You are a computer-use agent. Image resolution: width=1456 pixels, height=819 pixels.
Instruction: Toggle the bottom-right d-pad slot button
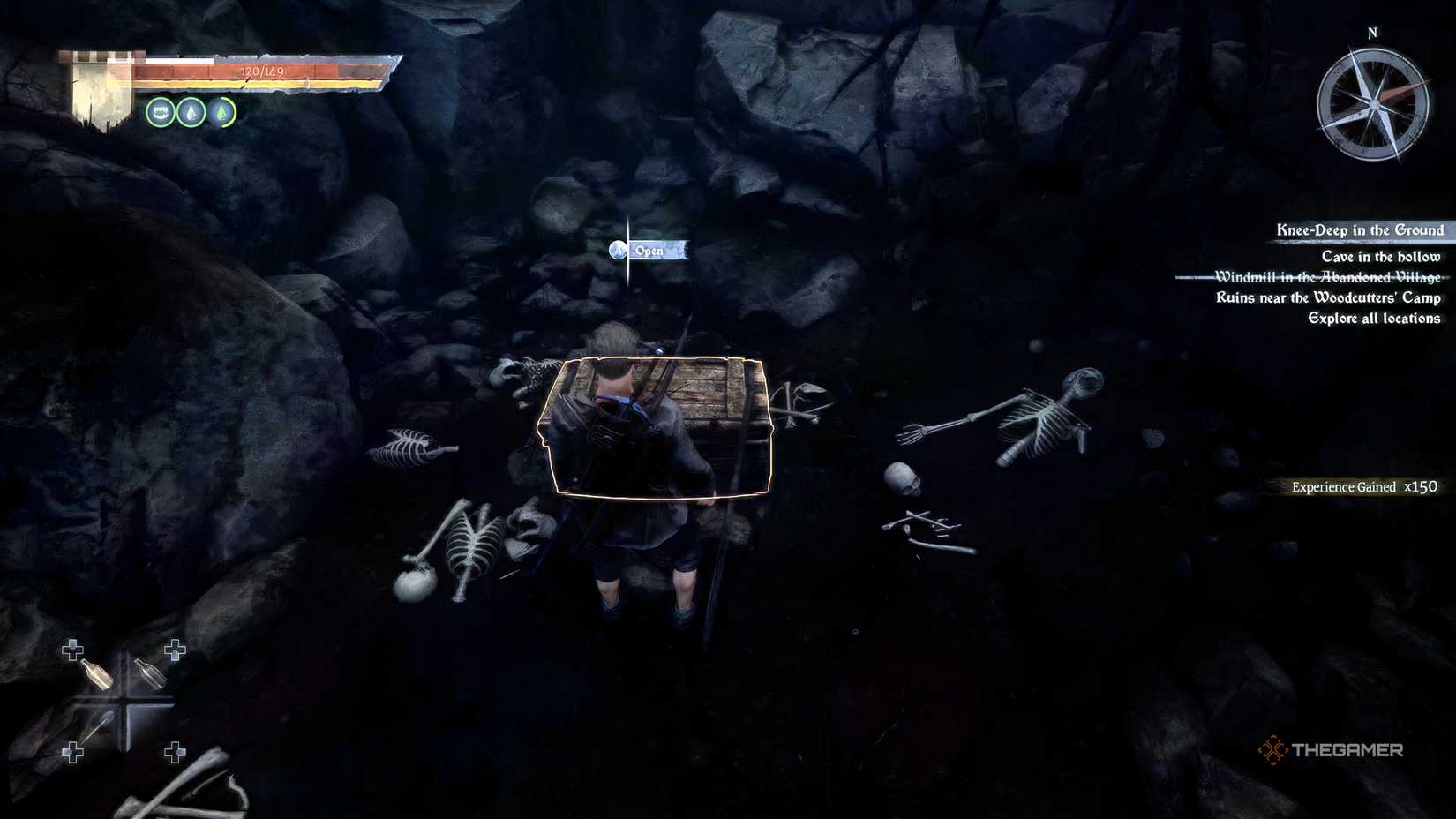pos(176,752)
